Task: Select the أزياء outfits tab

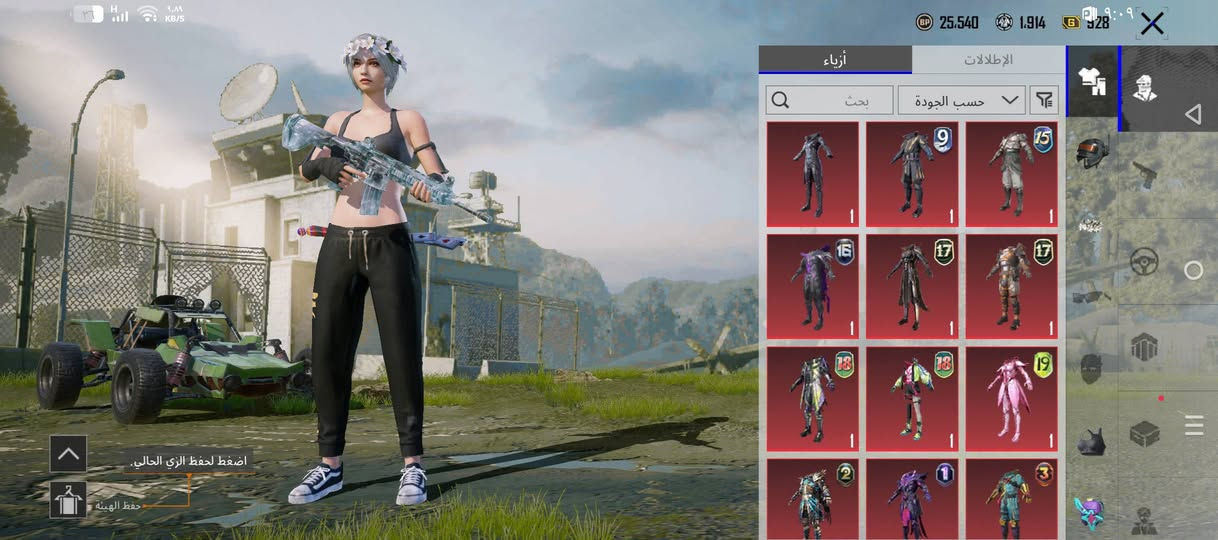Action: point(834,60)
